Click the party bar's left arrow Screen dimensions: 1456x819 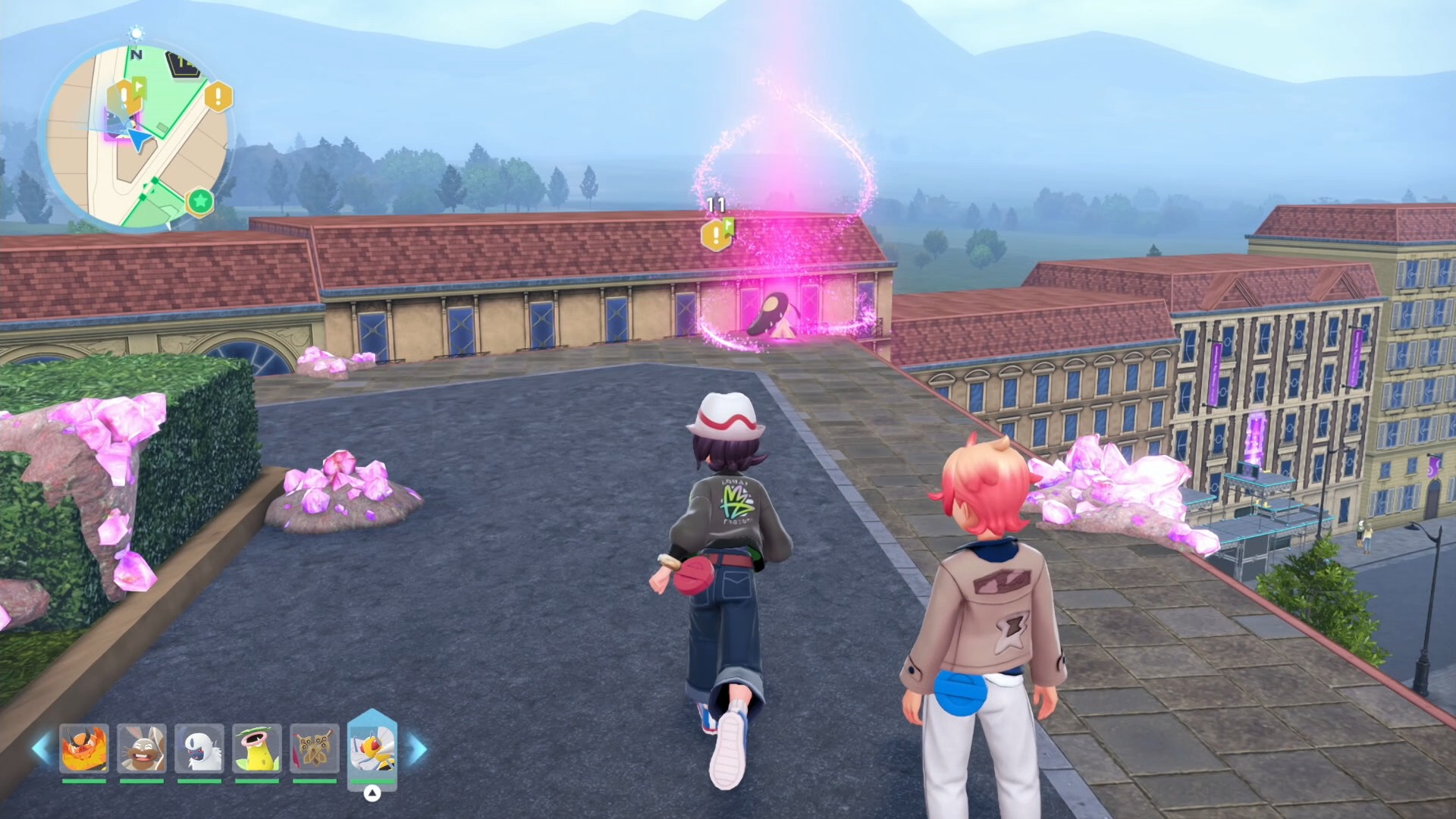(41, 749)
